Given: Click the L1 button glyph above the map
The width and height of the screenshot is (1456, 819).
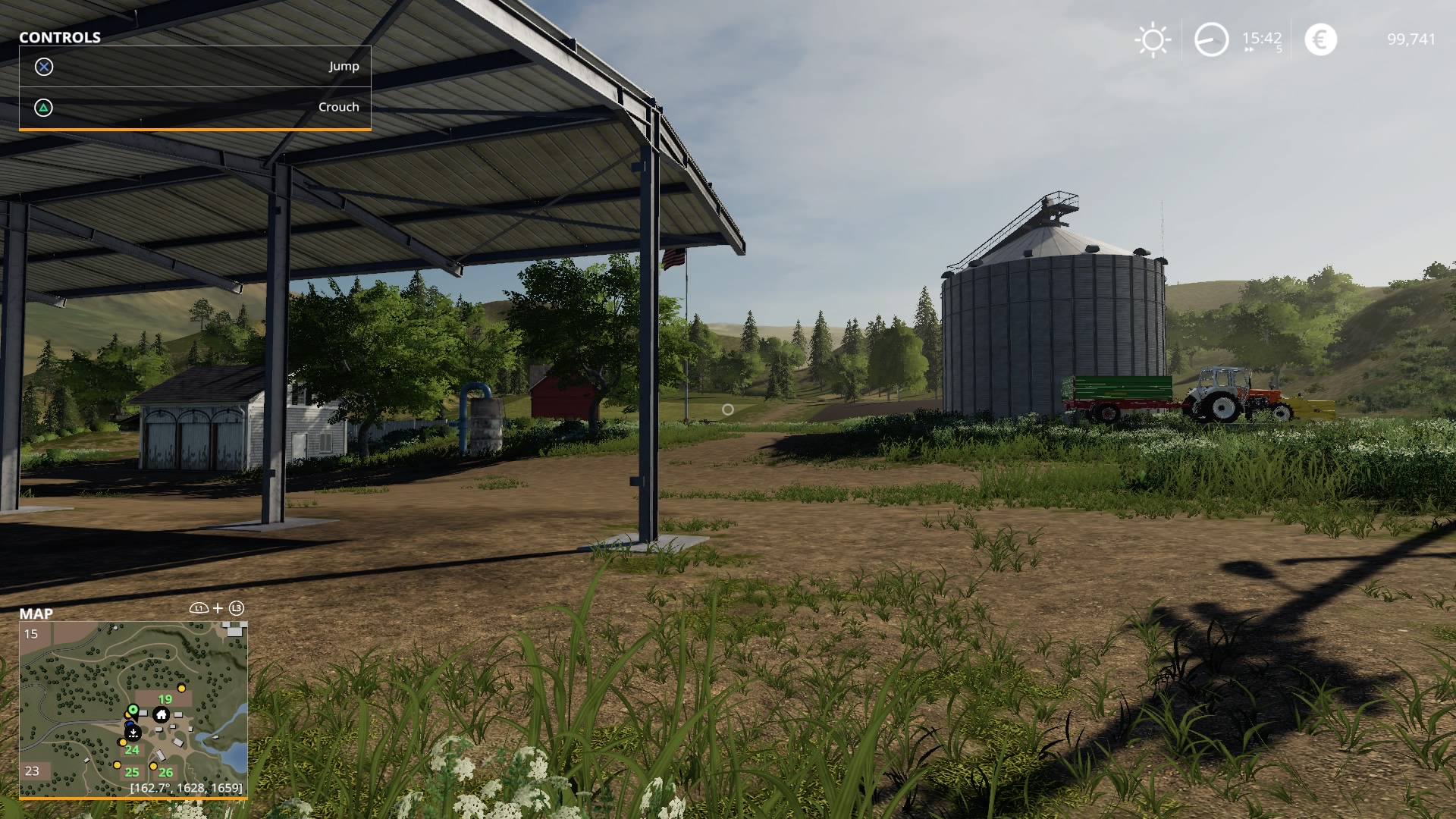Looking at the screenshot, I should [199, 608].
